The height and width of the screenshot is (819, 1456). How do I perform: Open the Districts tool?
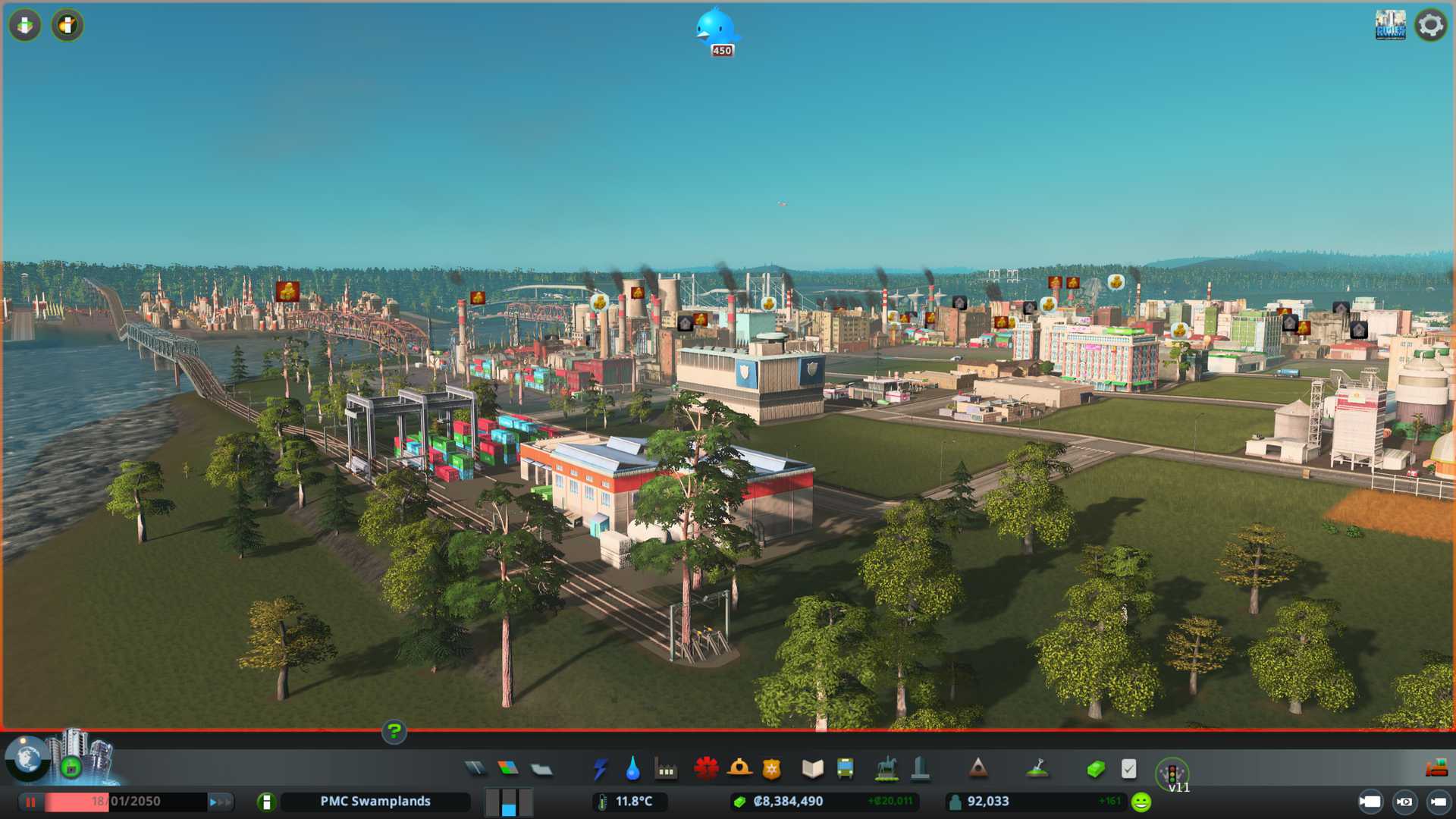pyautogui.click(x=541, y=770)
